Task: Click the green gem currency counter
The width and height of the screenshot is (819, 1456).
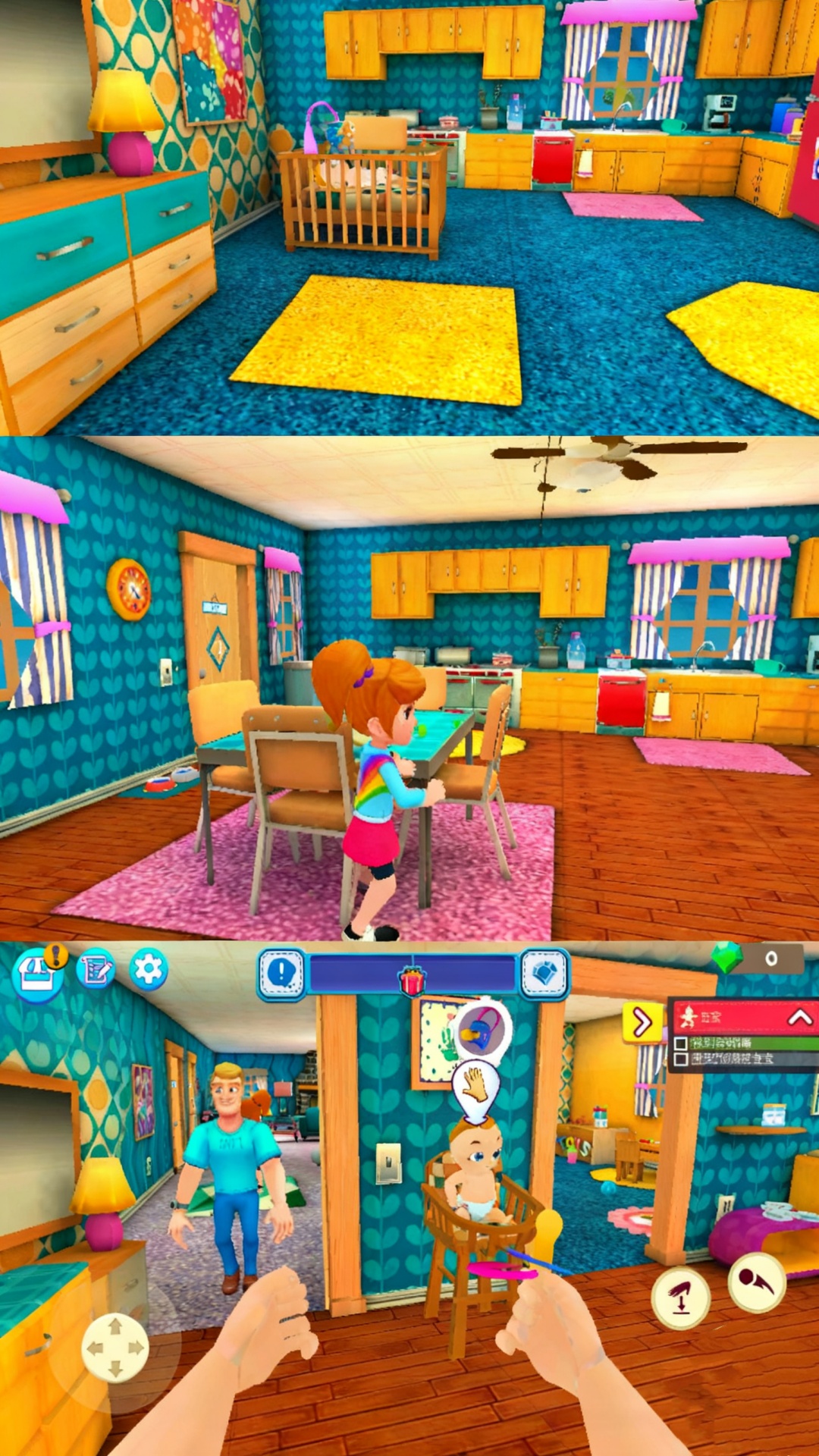Action: (757, 959)
